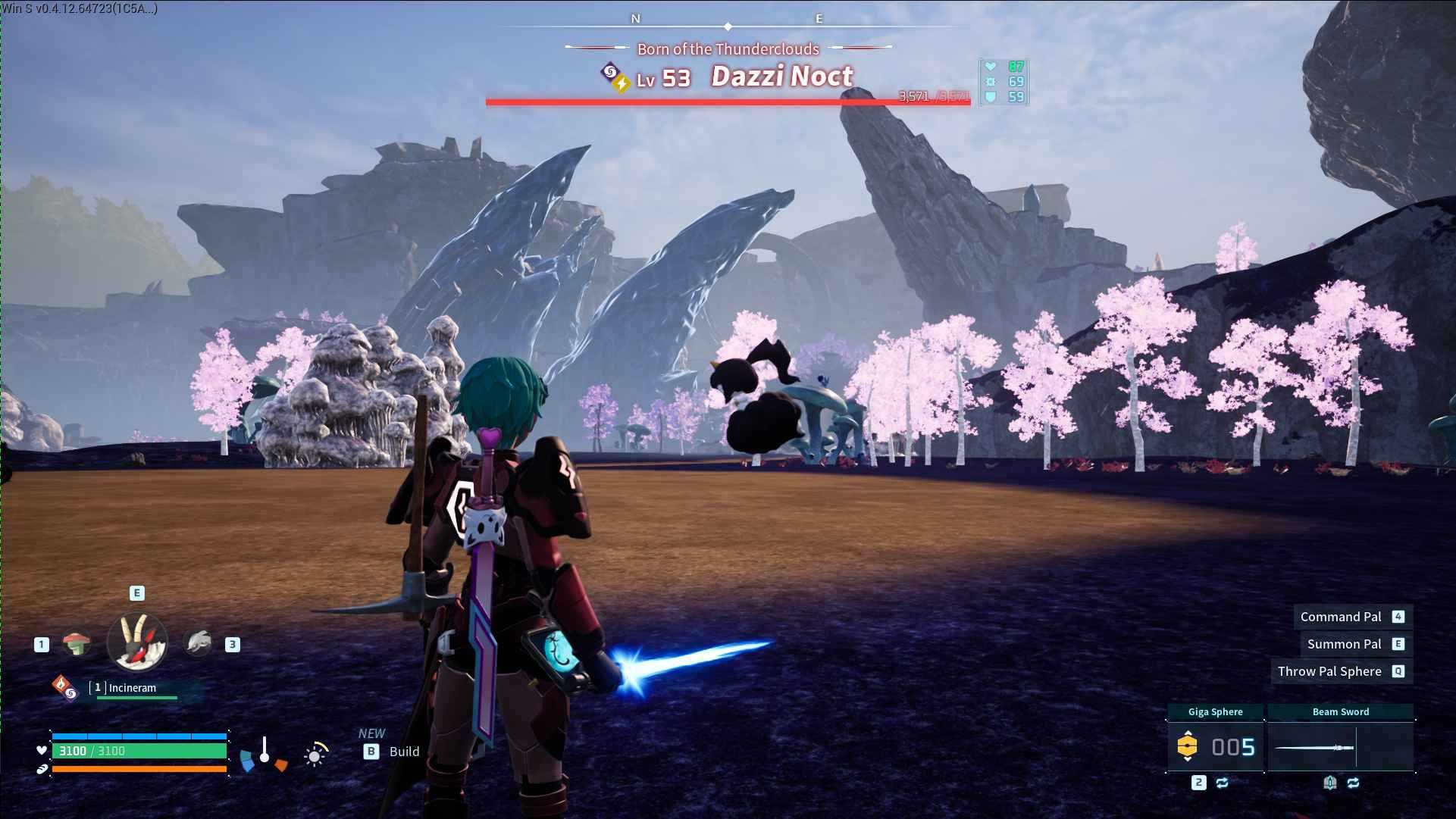Toggle cycle mode under the Giga Sphere slot
The width and height of the screenshot is (1456, 819).
[x=1222, y=783]
